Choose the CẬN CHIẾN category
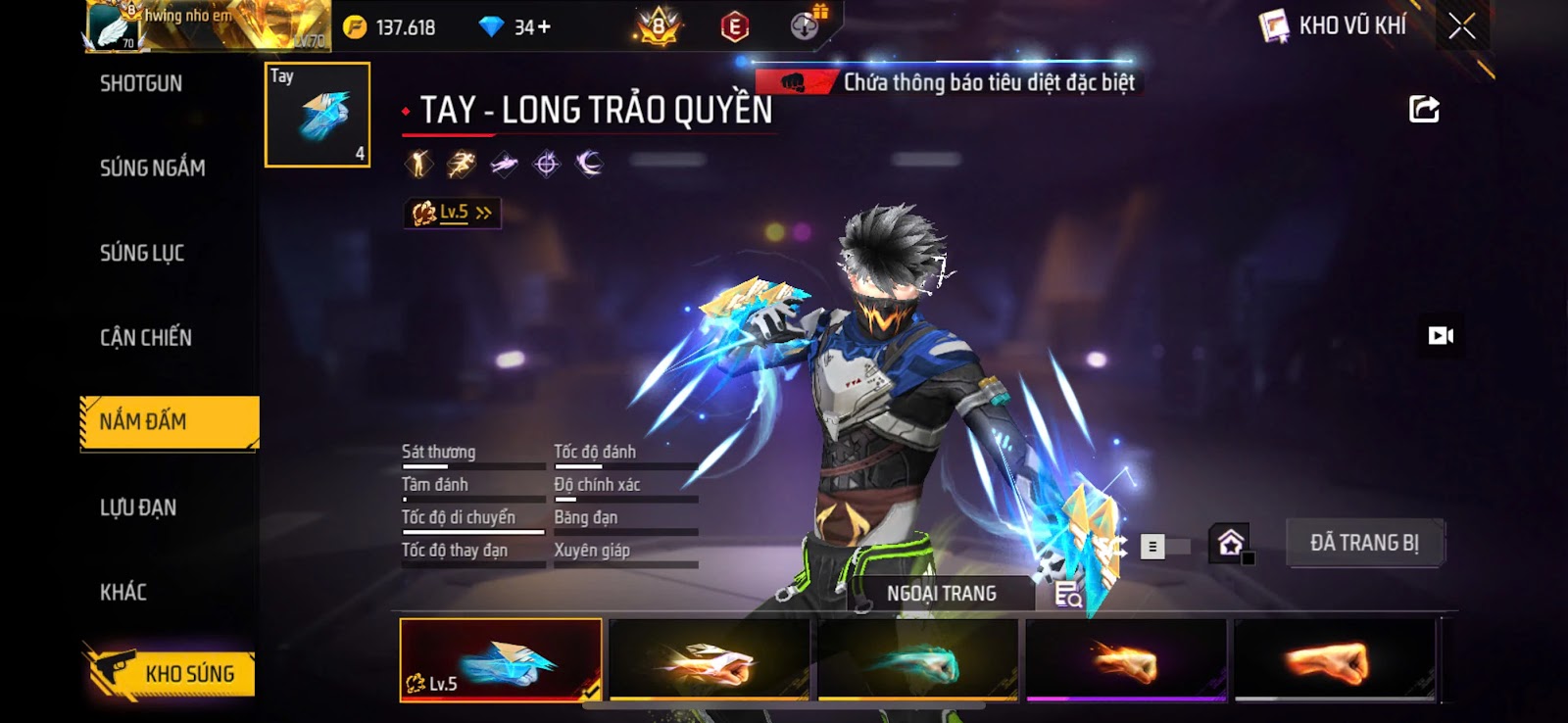Viewport: 1568px width, 723px height. (x=146, y=338)
